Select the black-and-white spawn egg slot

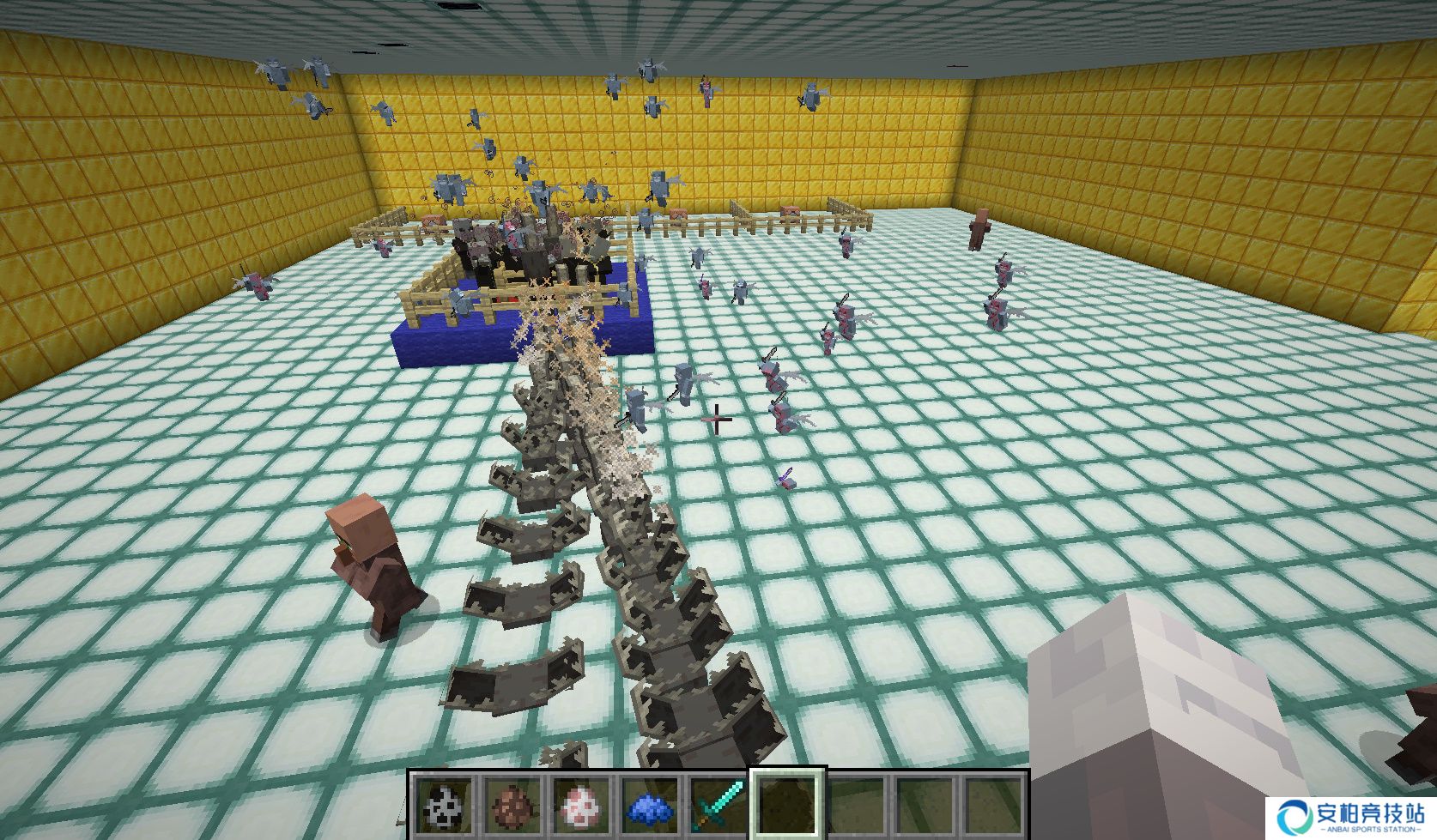(x=445, y=807)
